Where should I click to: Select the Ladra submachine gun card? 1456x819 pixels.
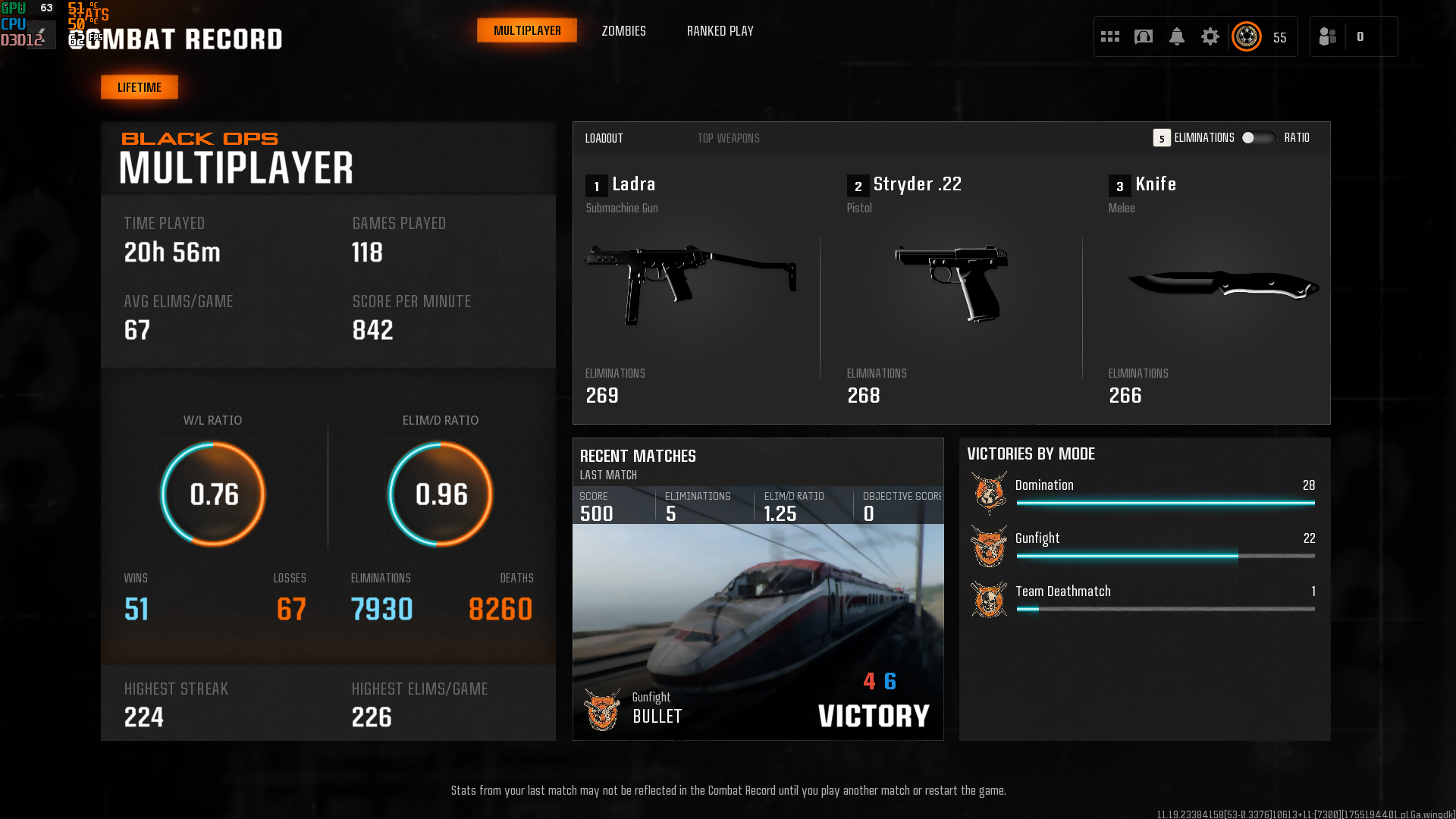coord(690,288)
